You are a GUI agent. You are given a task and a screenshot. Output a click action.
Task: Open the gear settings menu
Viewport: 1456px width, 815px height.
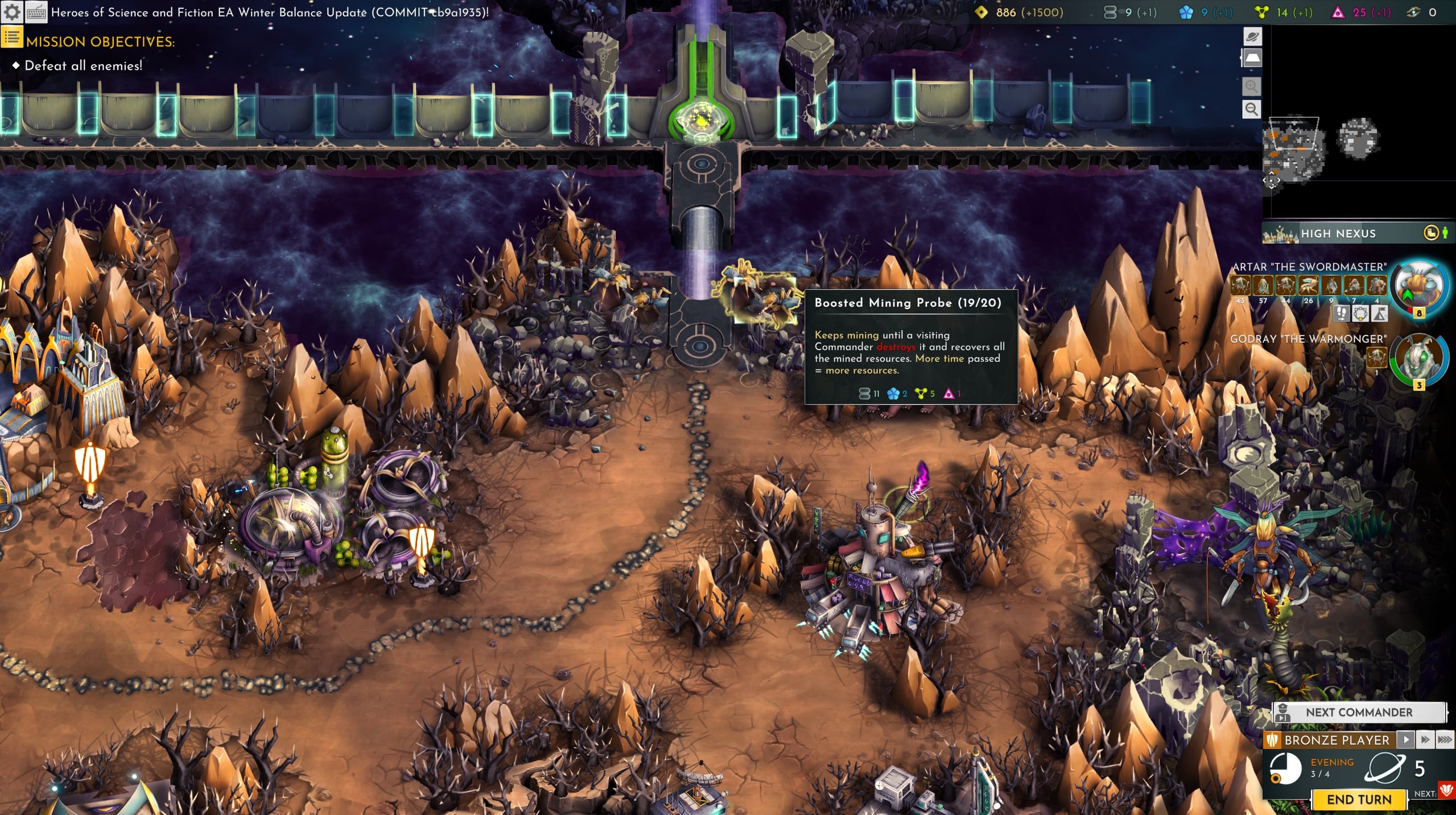tap(12, 12)
